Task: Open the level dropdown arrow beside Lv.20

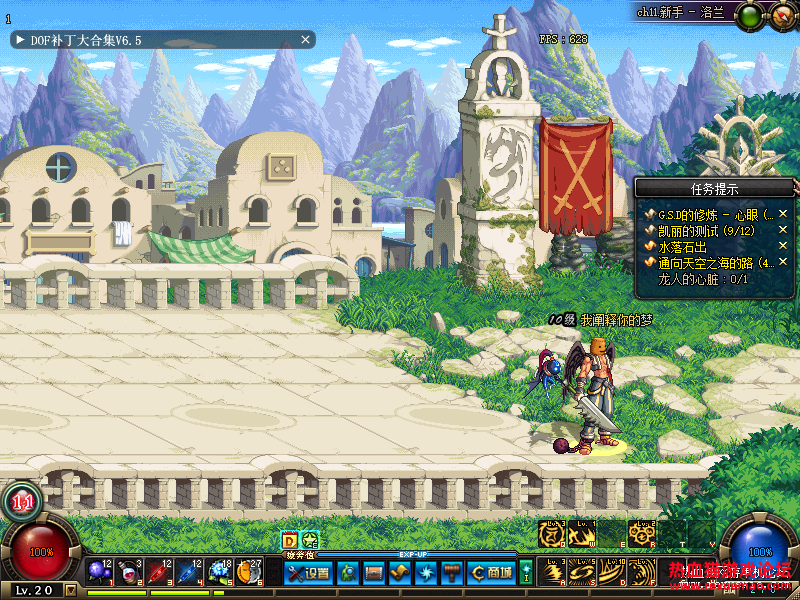Action: tap(70, 590)
